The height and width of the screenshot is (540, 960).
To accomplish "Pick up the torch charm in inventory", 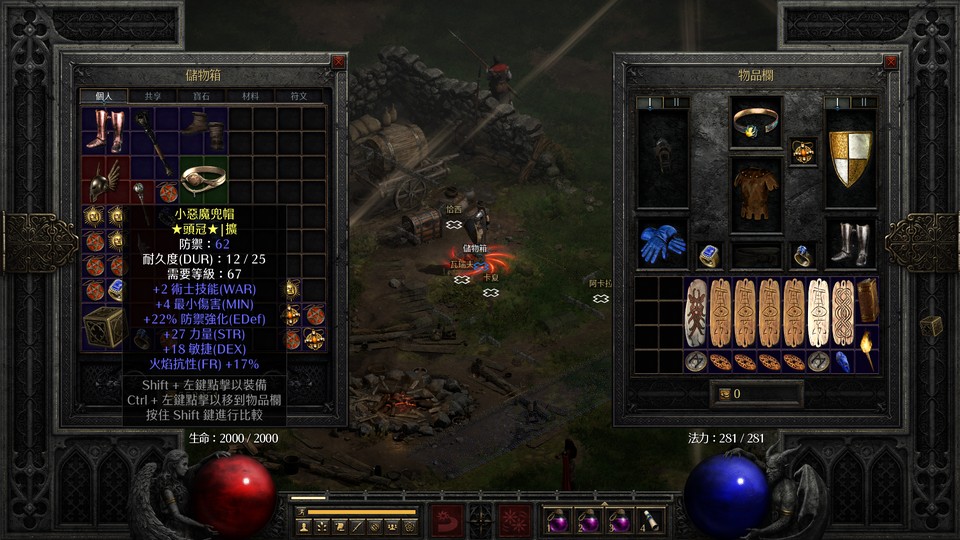I will coord(866,349).
